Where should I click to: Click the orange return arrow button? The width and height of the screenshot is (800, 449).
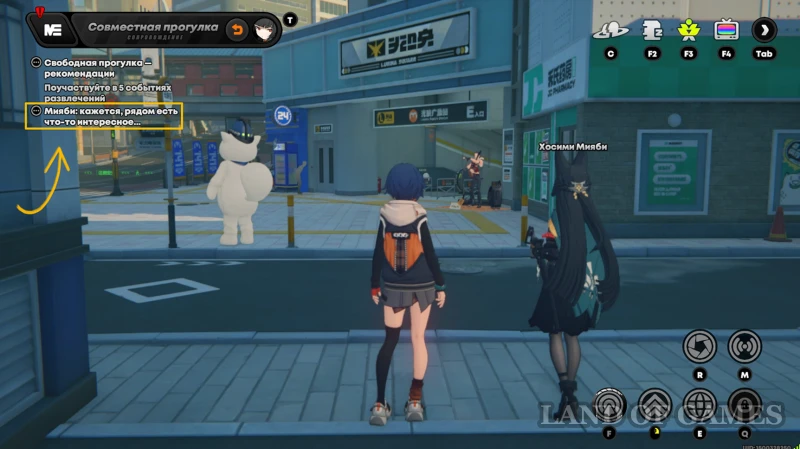tap(237, 29)
